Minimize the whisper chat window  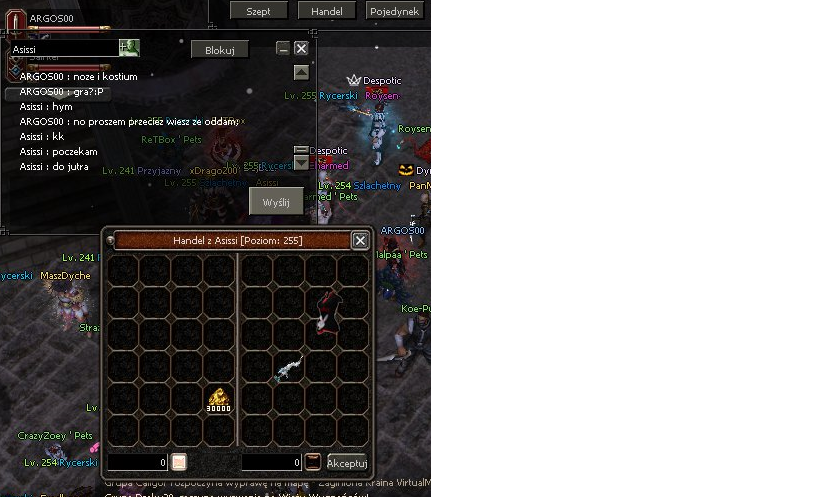click(283, 48)
